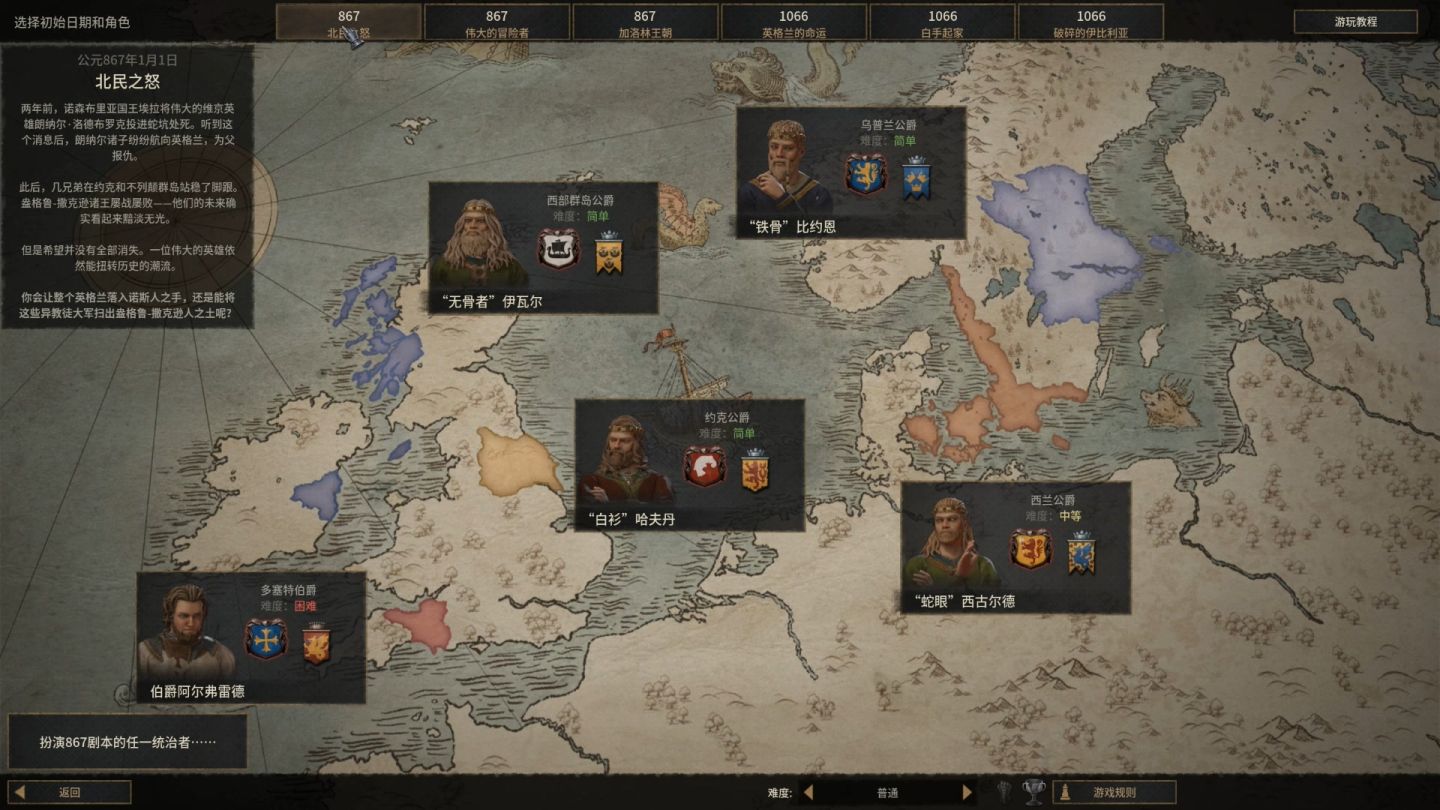Click 扮演867剧本的任一统治者 button
This screenshot has width=1440, height=810.
pos(127,742)
